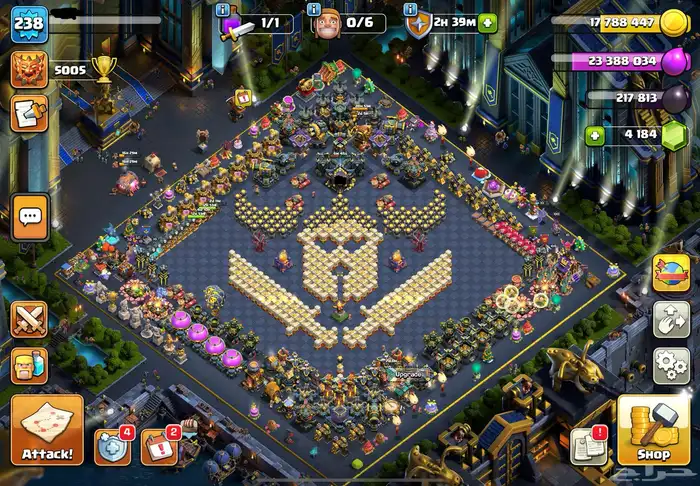Open the colorful globe icon above the magnet
Viewport: 700px width, 486px height.
click(x=671, y=273)
